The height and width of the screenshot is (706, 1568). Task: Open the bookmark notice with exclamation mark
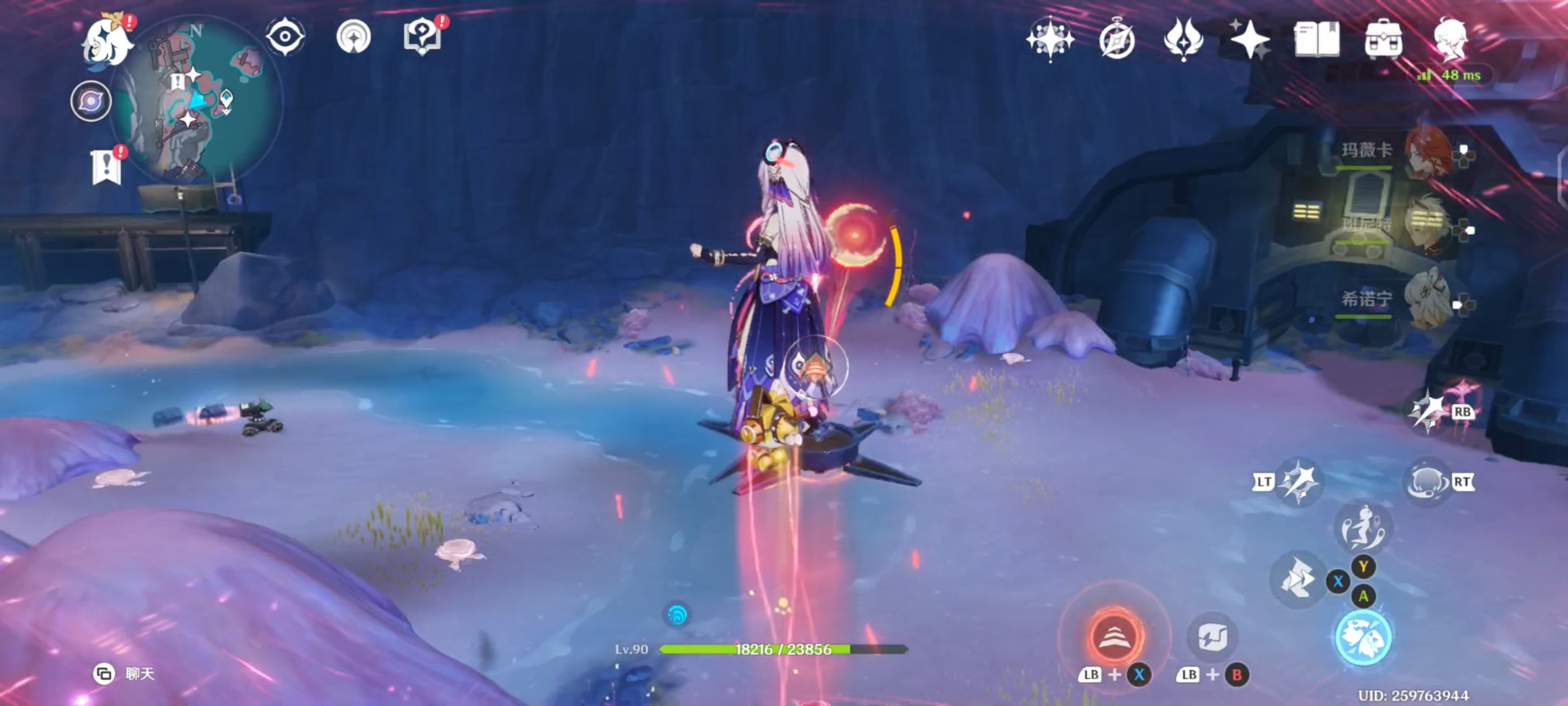[106, 166]
